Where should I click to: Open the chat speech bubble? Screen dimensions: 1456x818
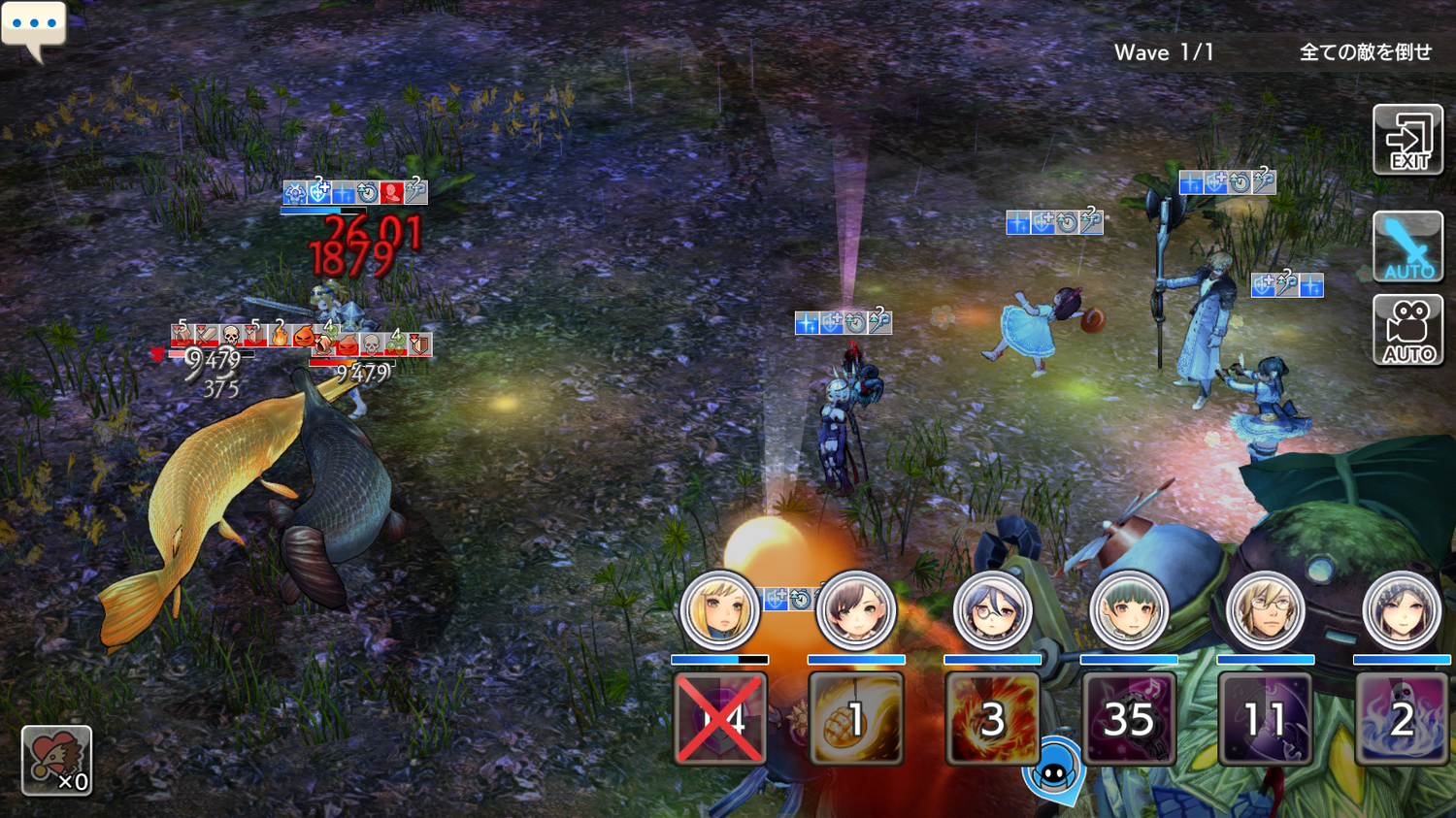pyautogui.click(x=34, y=26)
